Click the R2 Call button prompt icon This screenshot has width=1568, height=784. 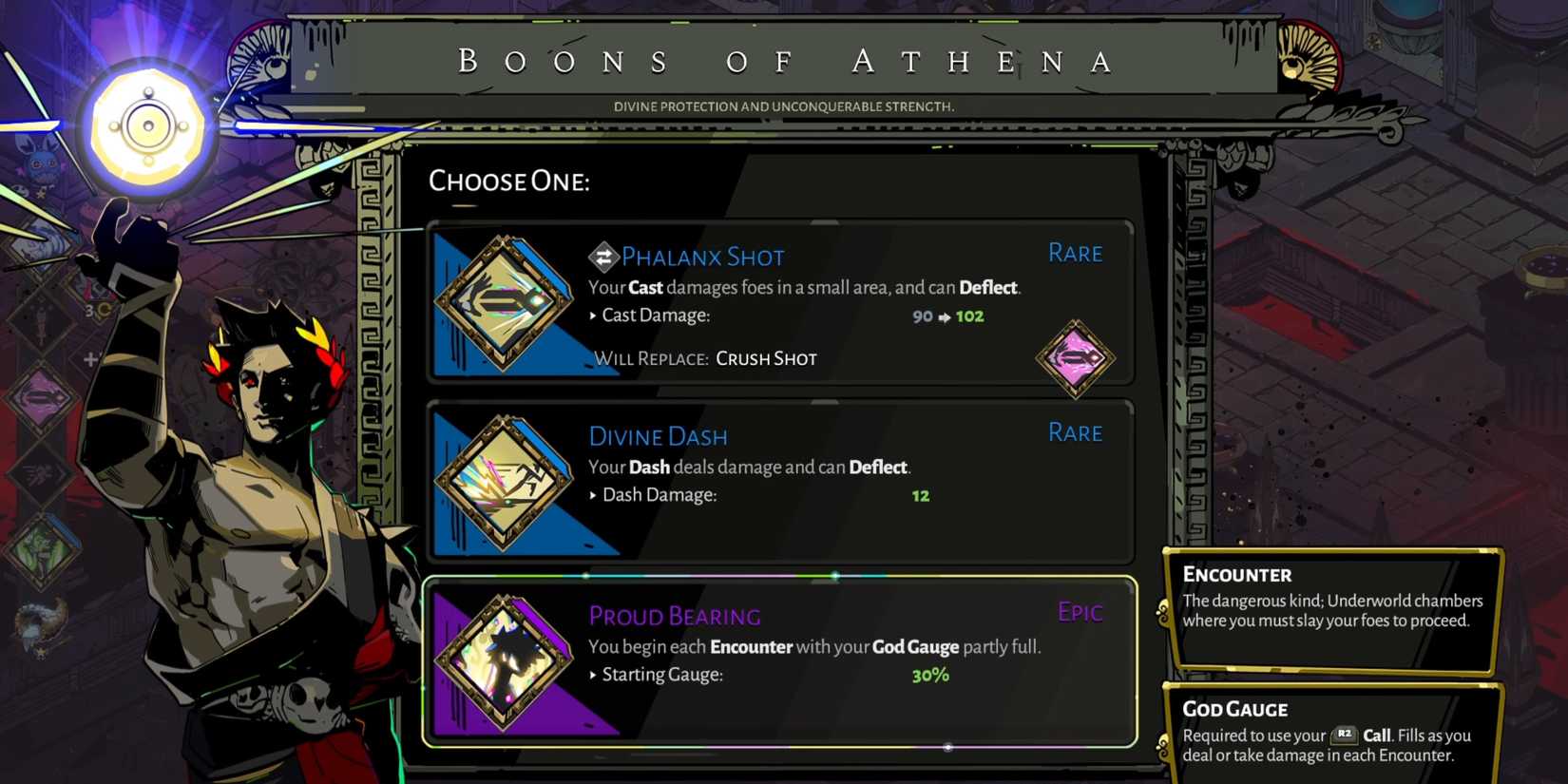(1344, 735)
